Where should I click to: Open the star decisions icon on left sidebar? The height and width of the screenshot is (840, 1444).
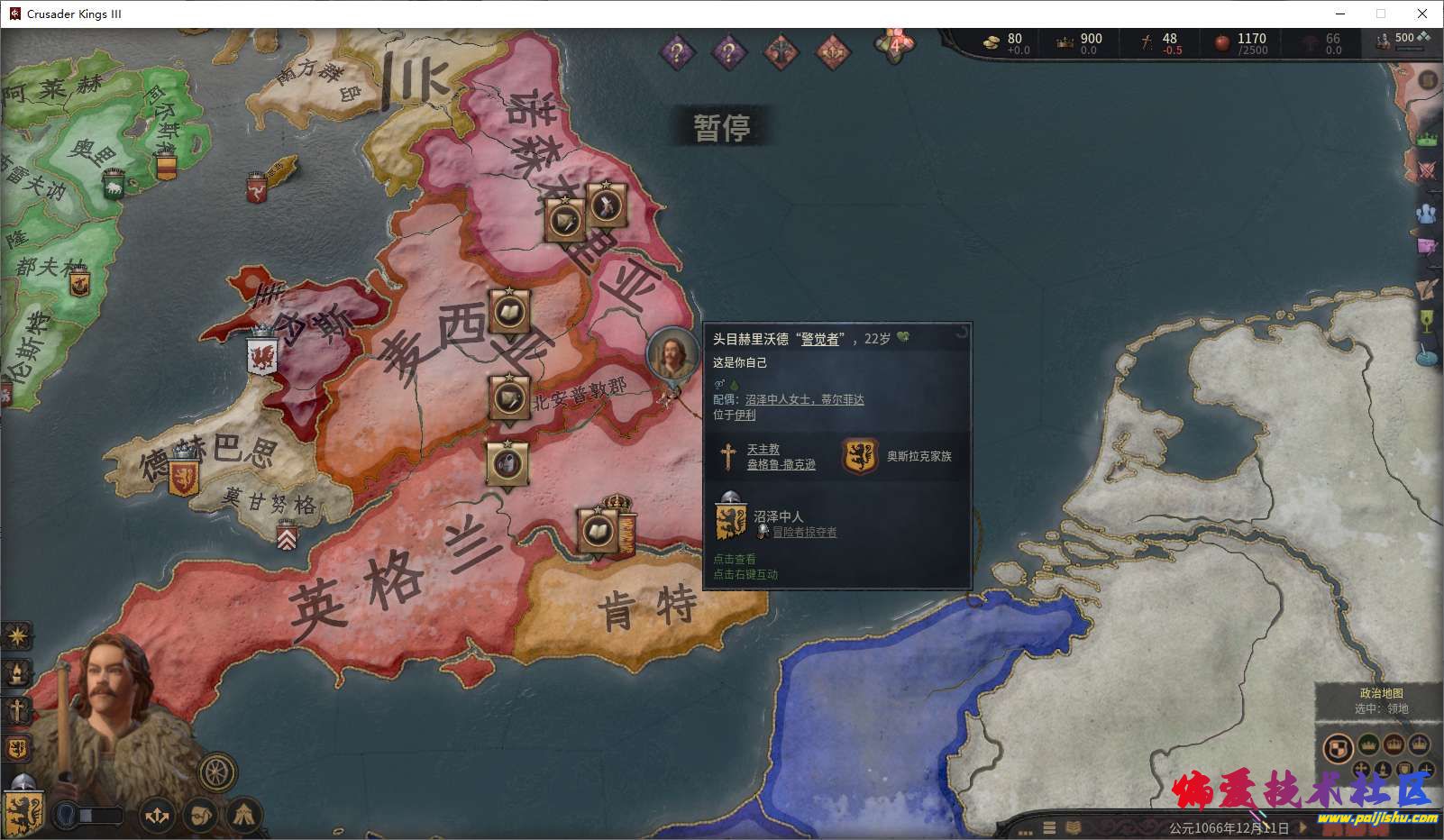click(x=16, y=636)
